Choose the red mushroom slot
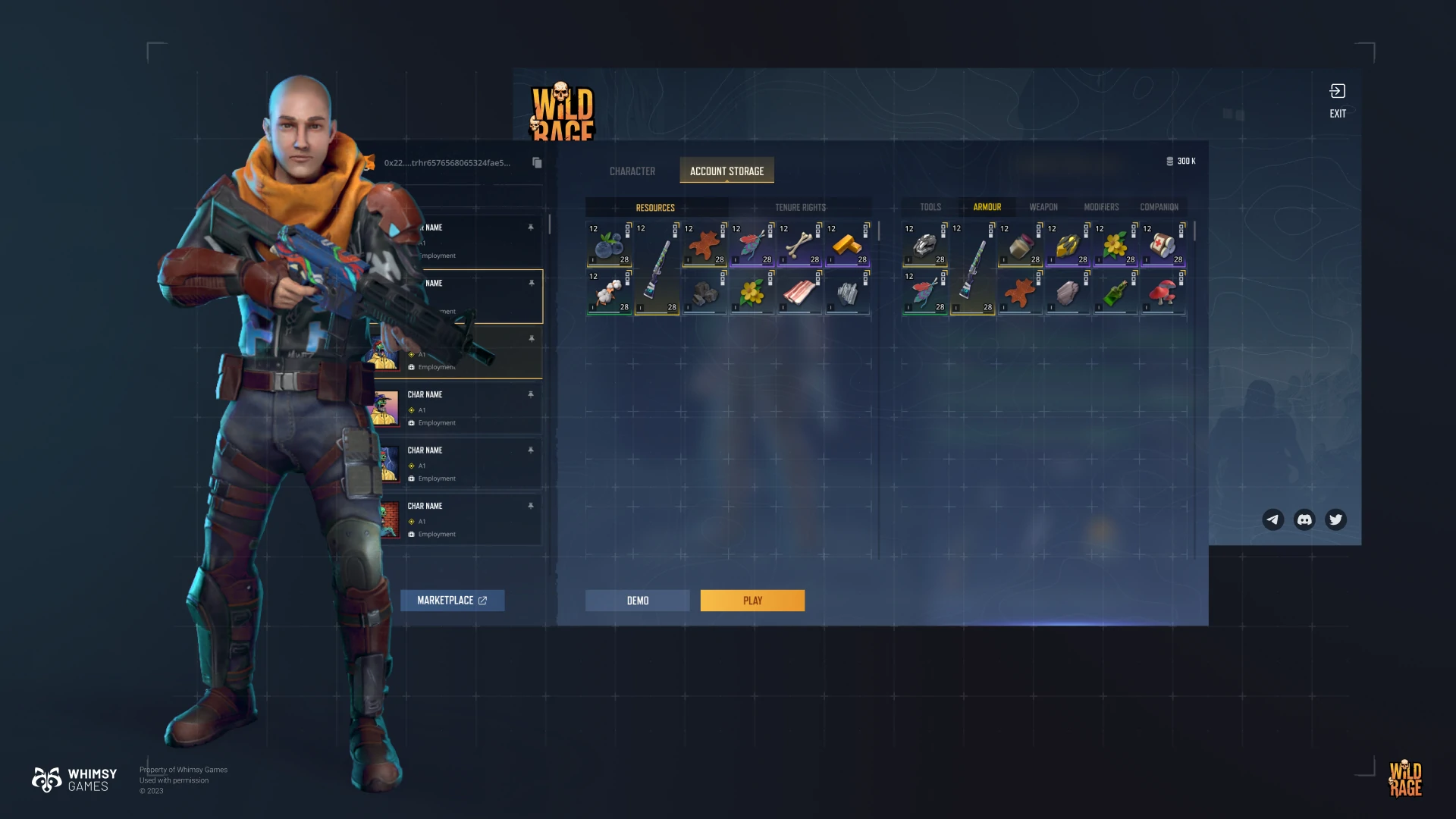The height and width of the screenshot is (819, 1456). coord(1163,292)
